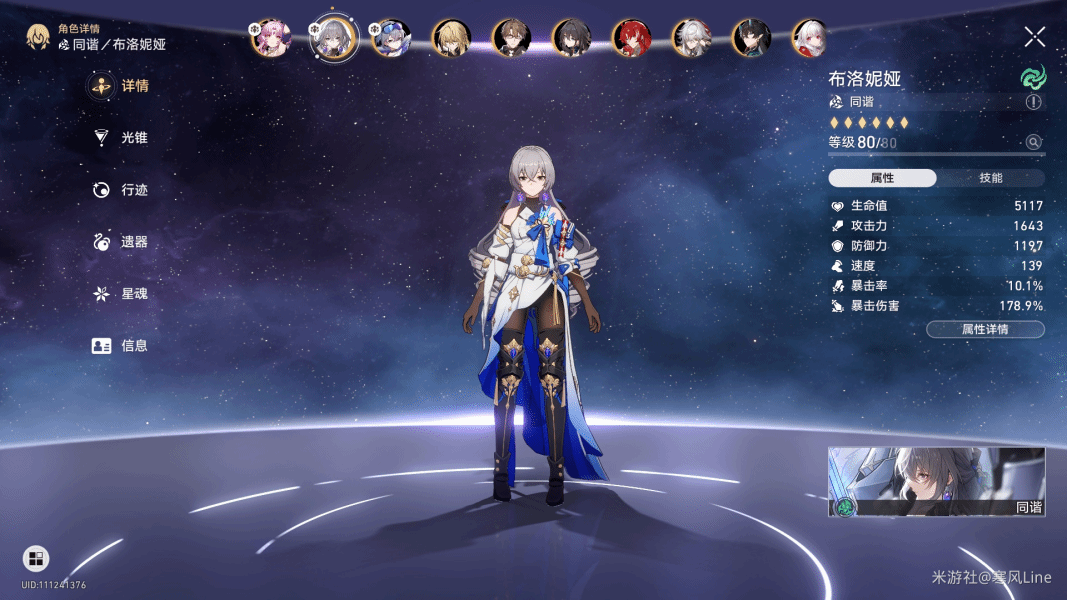Click the magnifier icon beside the level
This screenshot has height=600, width=1067.
tap(1033, 143)
